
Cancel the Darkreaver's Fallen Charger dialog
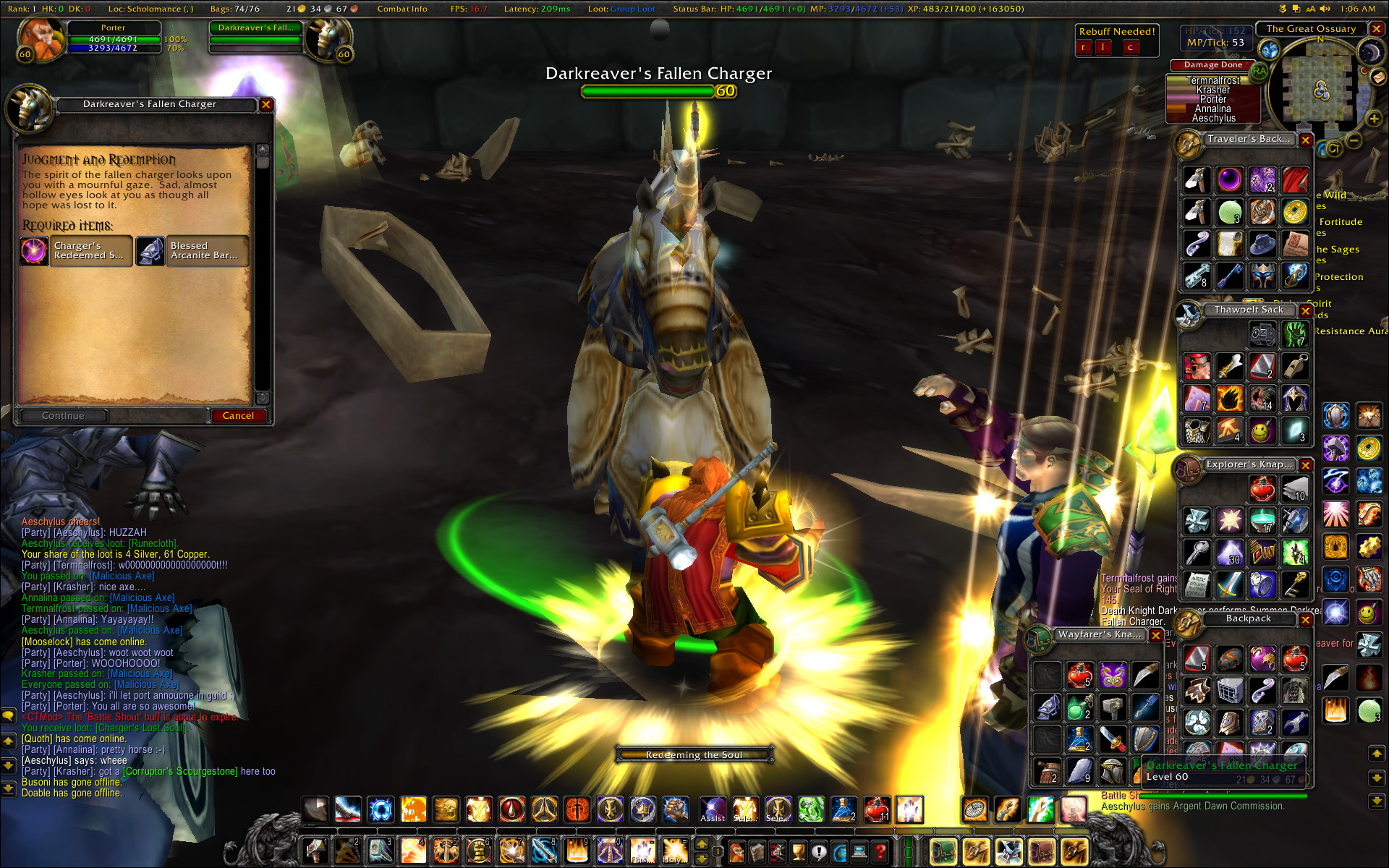point(239,415)
